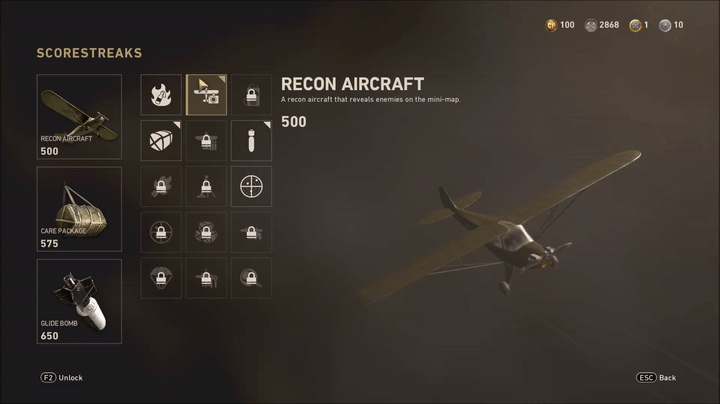
Task: Select the unlocked crosshair scorestreak icon
Action: tap(251, 186)
